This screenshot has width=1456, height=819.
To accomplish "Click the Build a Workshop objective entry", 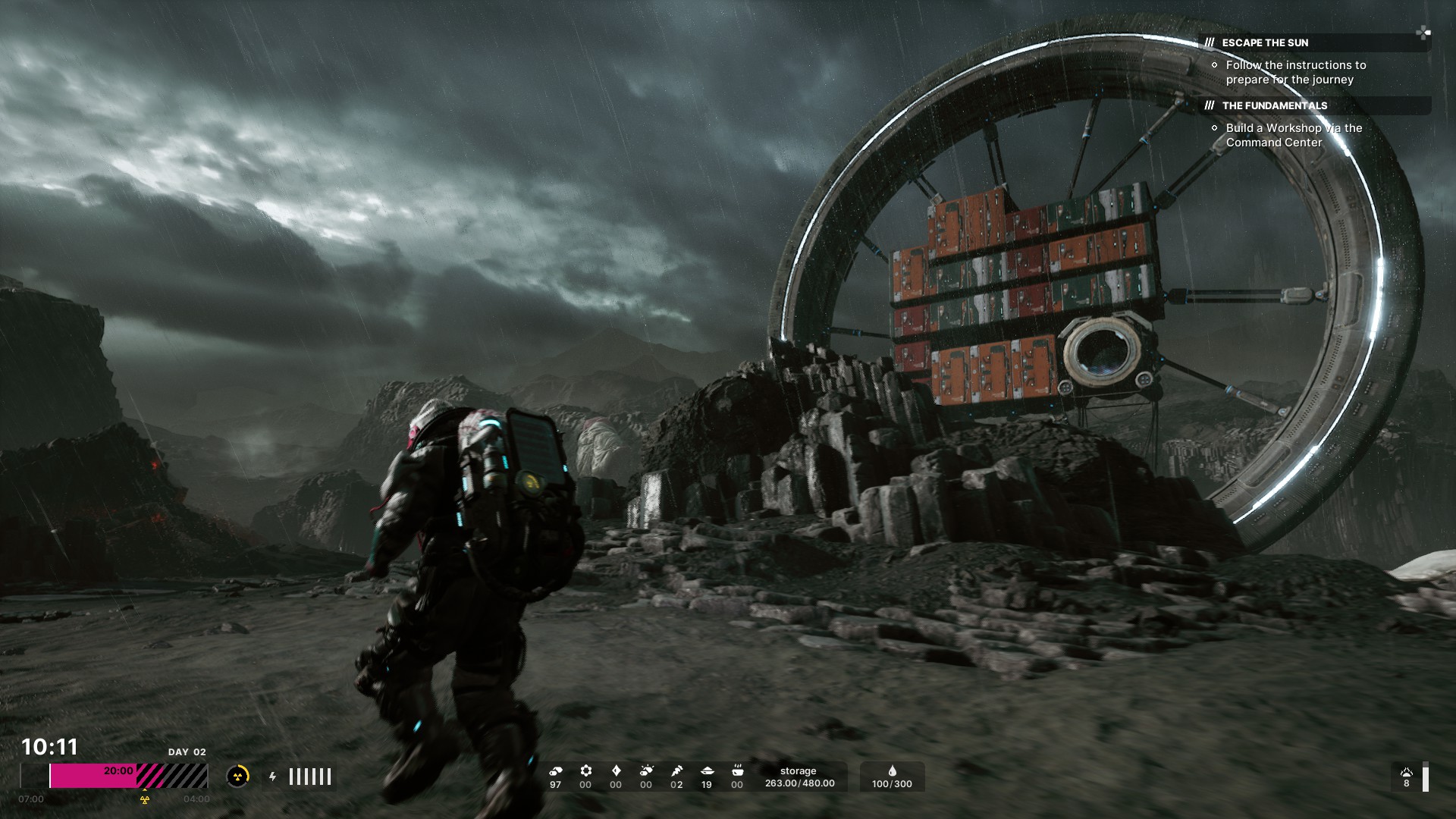I will [x=1293, y=135].
